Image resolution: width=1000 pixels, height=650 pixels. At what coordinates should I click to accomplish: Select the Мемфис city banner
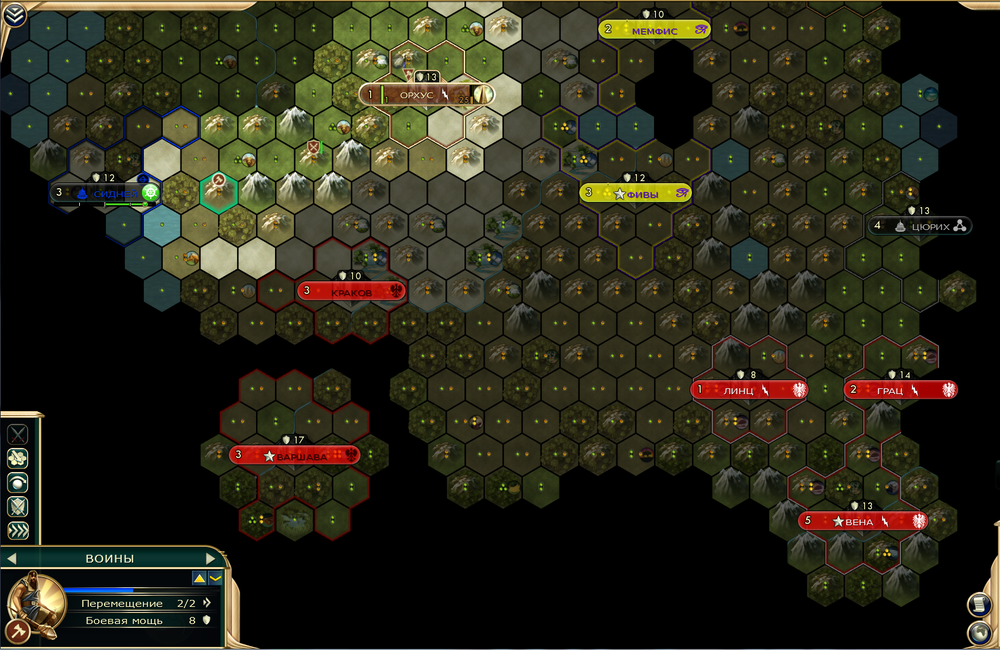coord(655,31)
